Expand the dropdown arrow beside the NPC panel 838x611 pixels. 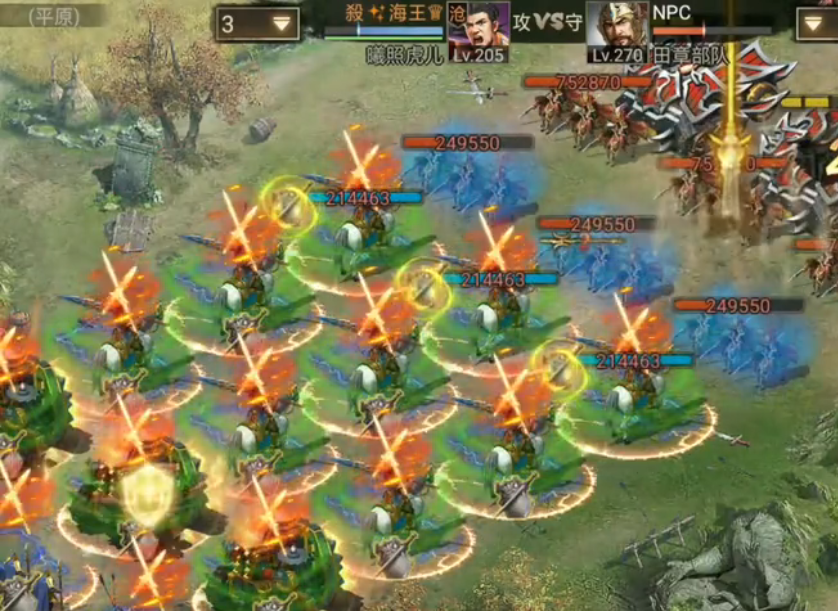tap(816, 24)
